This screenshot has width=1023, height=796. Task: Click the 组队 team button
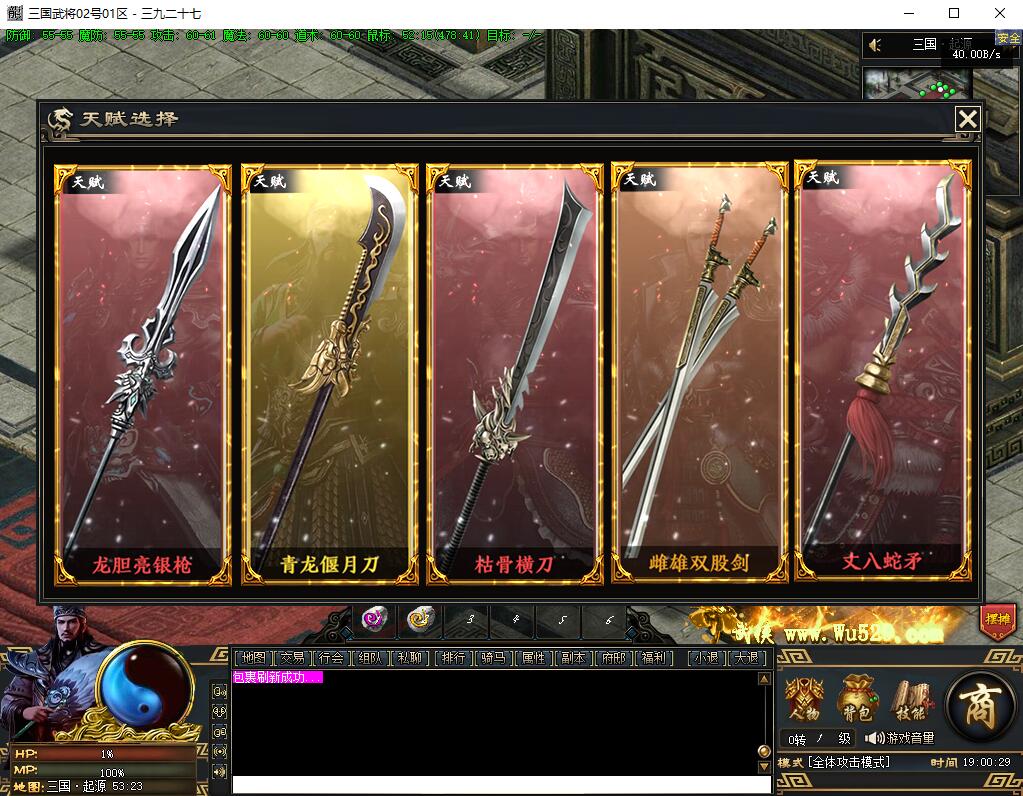point(369,658)
